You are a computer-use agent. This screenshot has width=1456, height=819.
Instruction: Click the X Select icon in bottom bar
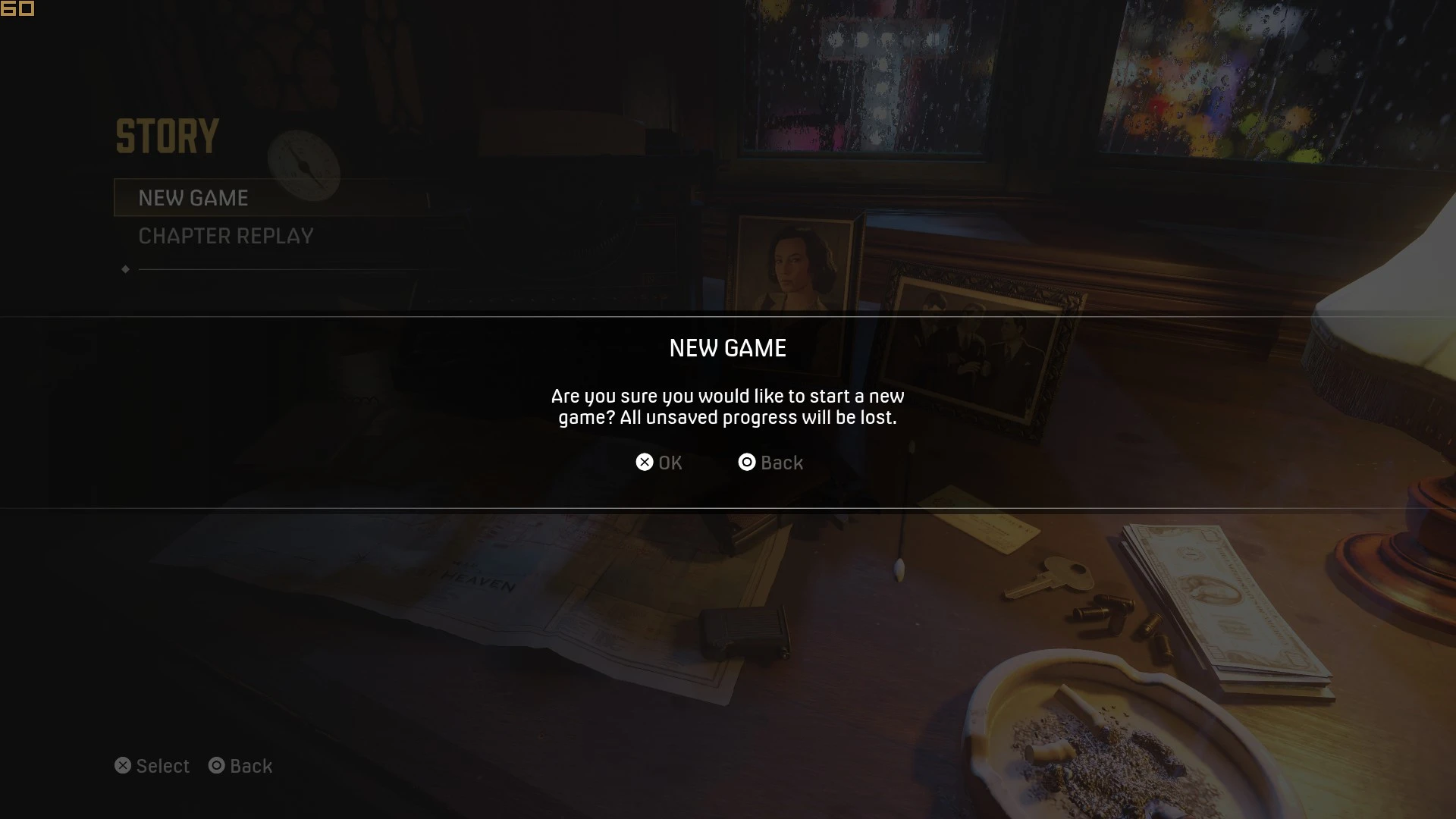124,765
